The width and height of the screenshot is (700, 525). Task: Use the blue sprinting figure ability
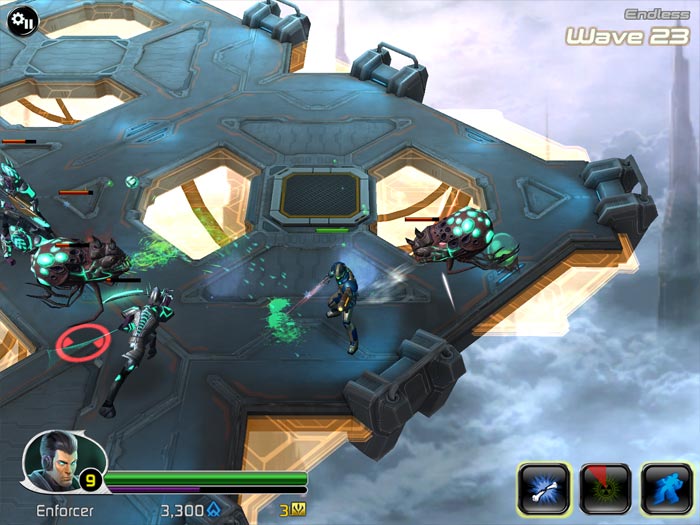click(666, 488)
